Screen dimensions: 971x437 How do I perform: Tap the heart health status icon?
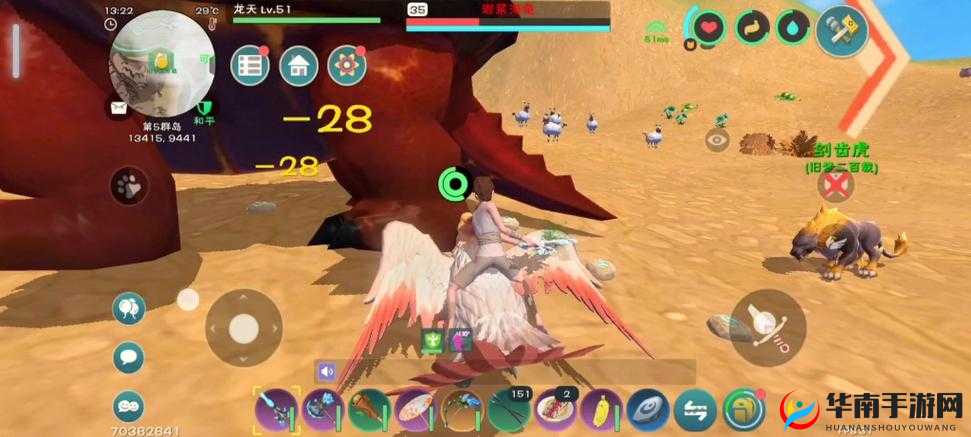tap(708, 28)
